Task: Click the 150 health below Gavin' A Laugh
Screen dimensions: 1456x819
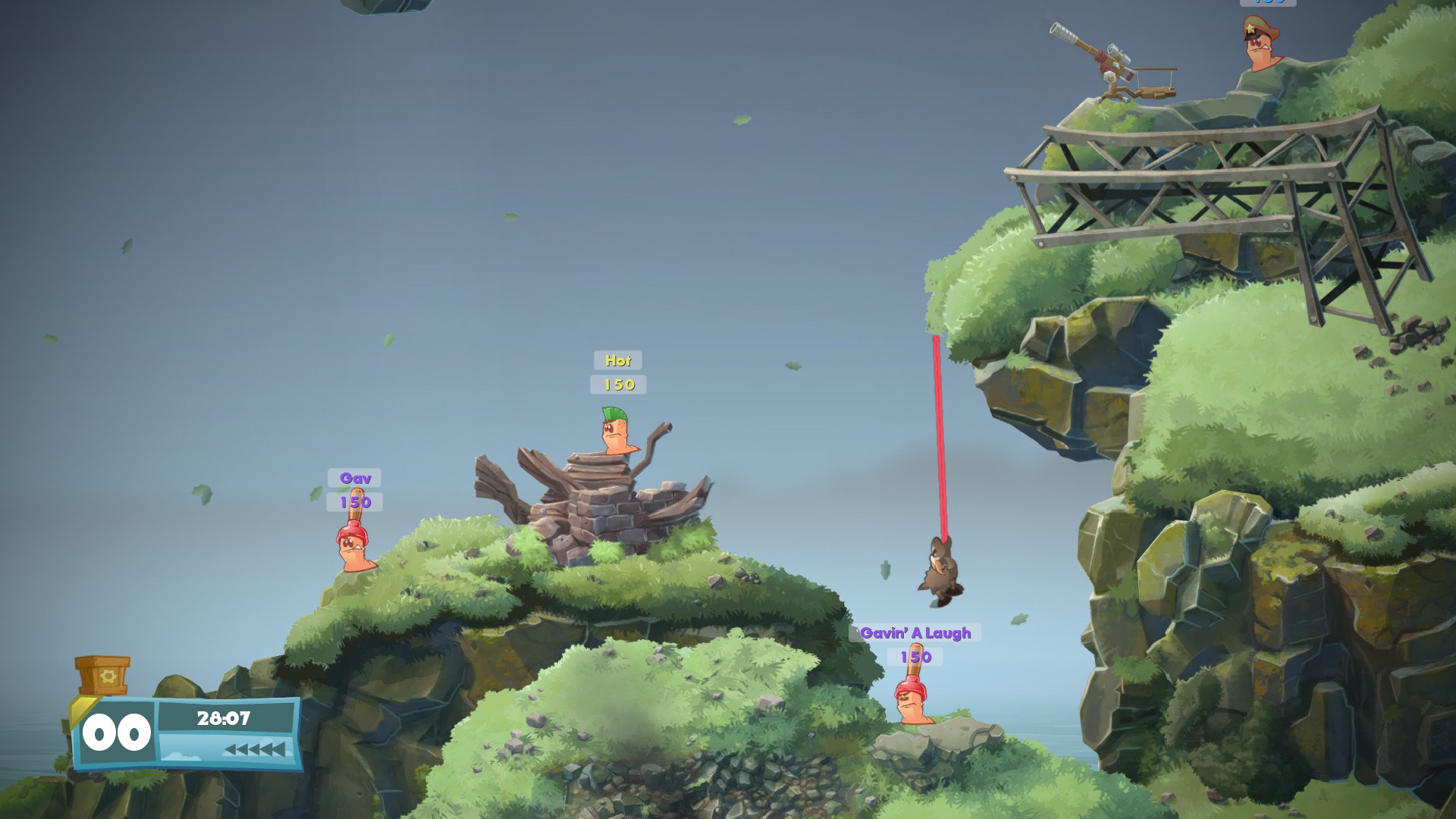Action: 915,657
